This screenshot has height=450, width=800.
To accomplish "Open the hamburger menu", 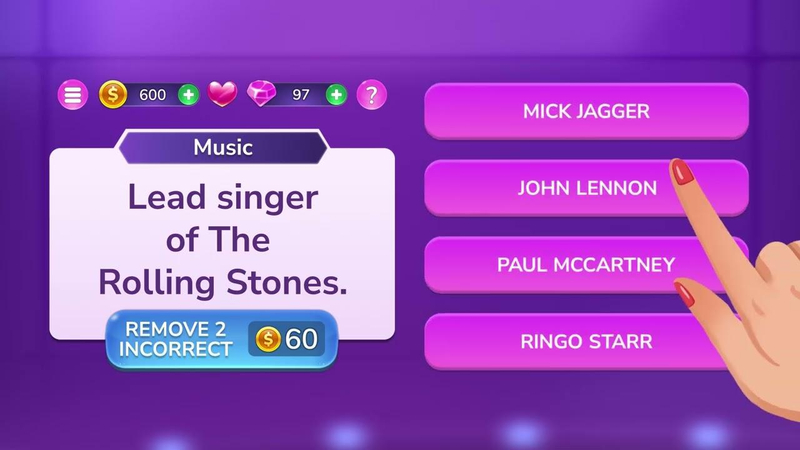I will pyautogui.click(x=73, y=95).
